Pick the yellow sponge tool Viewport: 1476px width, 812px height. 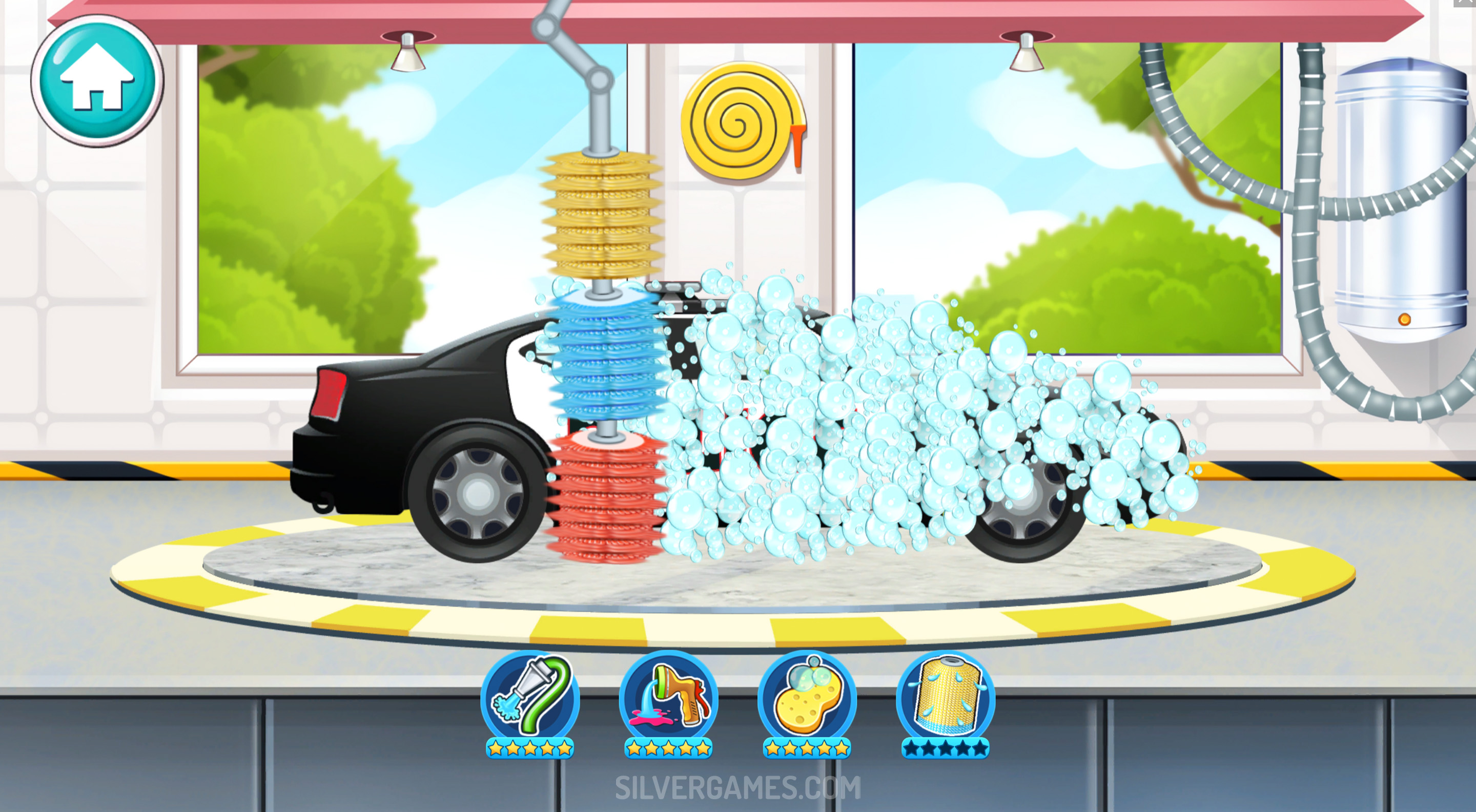click(x=807, y=697)
